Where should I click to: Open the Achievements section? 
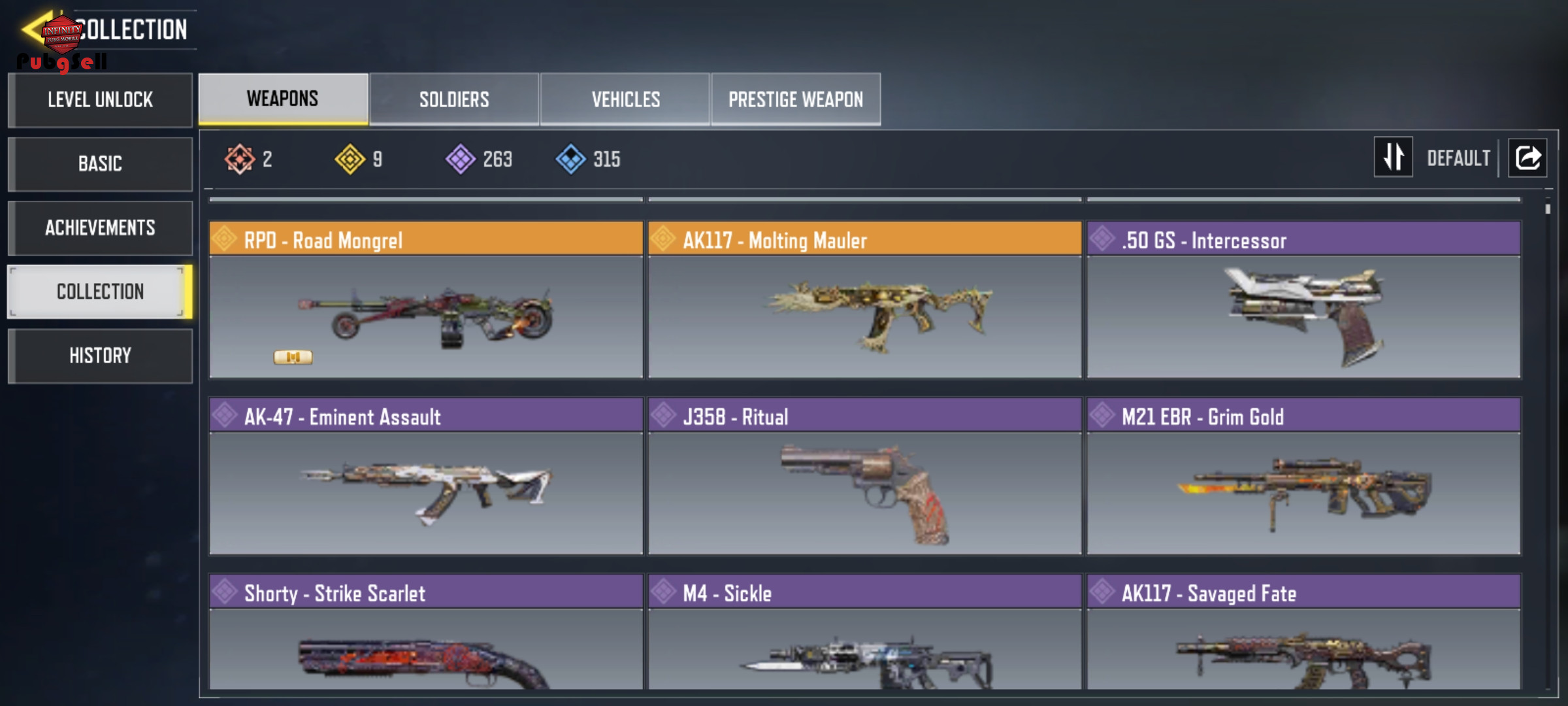pos(100,227)
